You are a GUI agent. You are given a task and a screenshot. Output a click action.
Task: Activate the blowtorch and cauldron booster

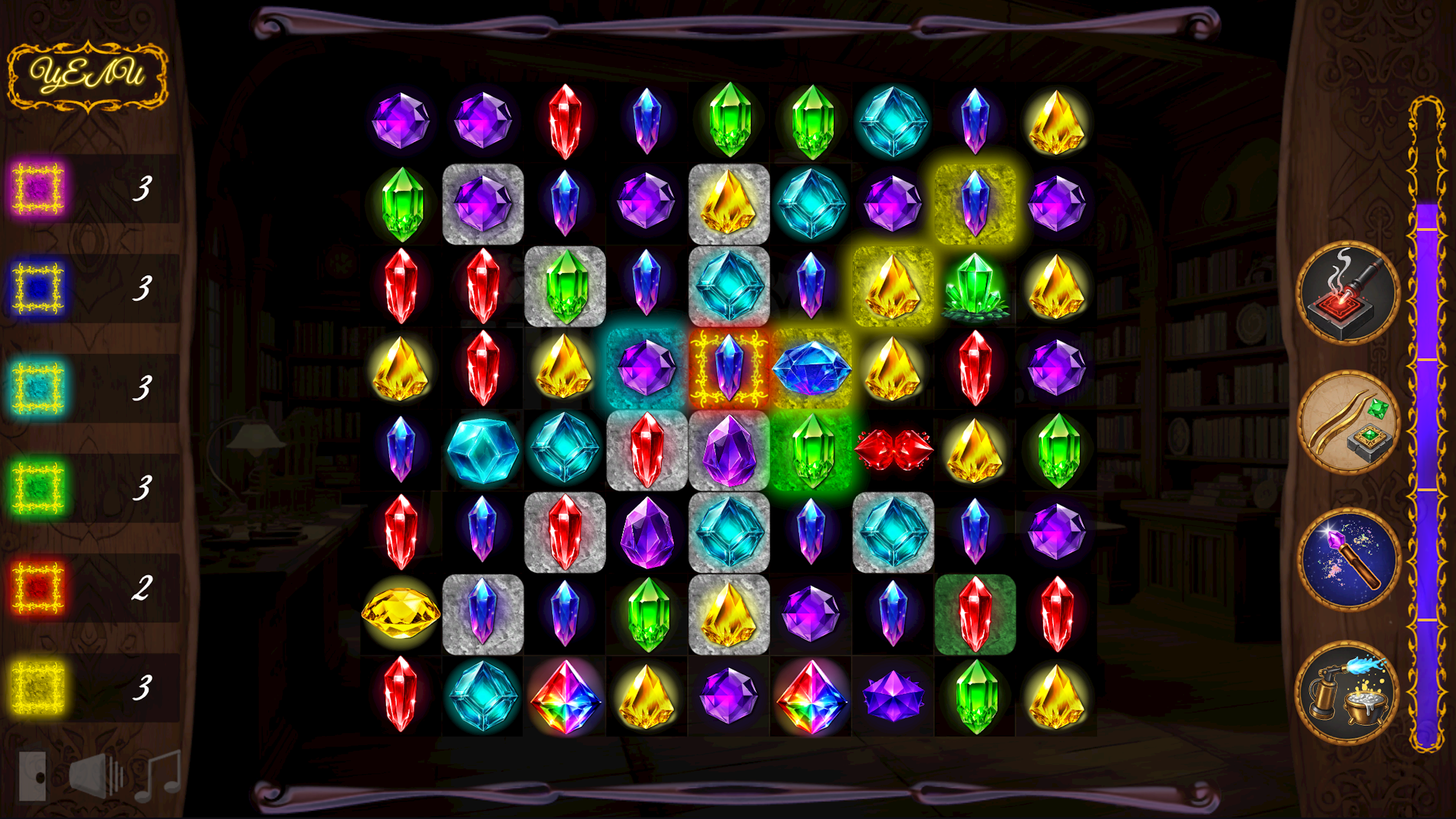tap(1349, 687)
